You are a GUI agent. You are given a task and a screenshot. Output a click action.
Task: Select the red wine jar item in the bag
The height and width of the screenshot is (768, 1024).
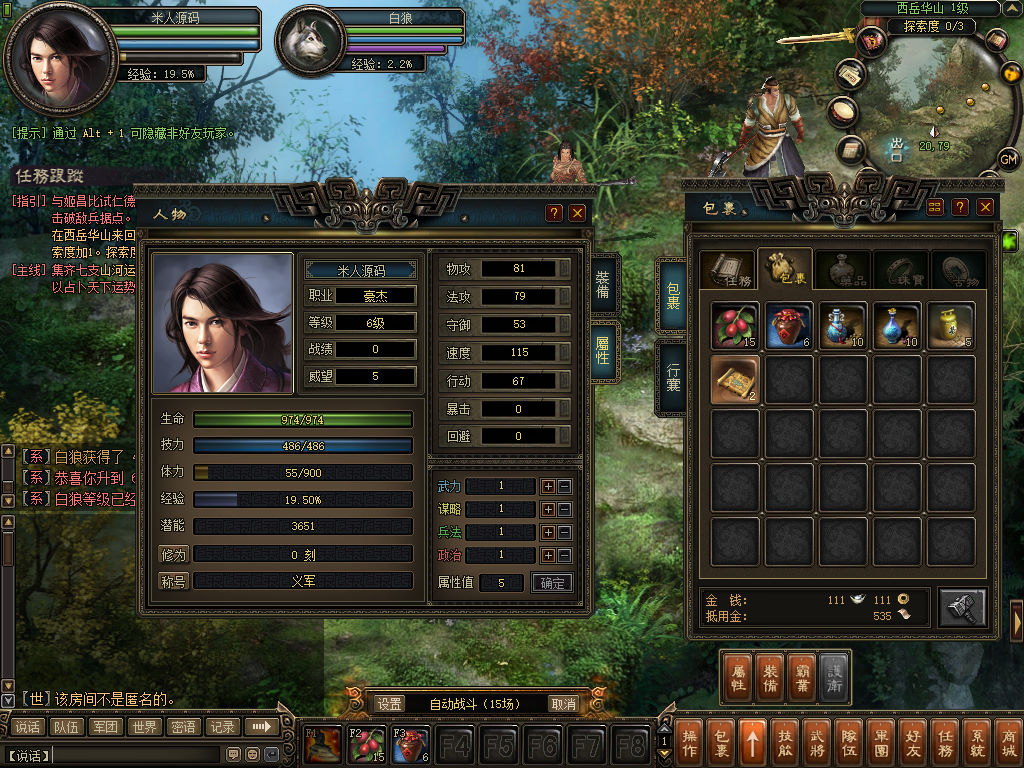tap(789, 326)
